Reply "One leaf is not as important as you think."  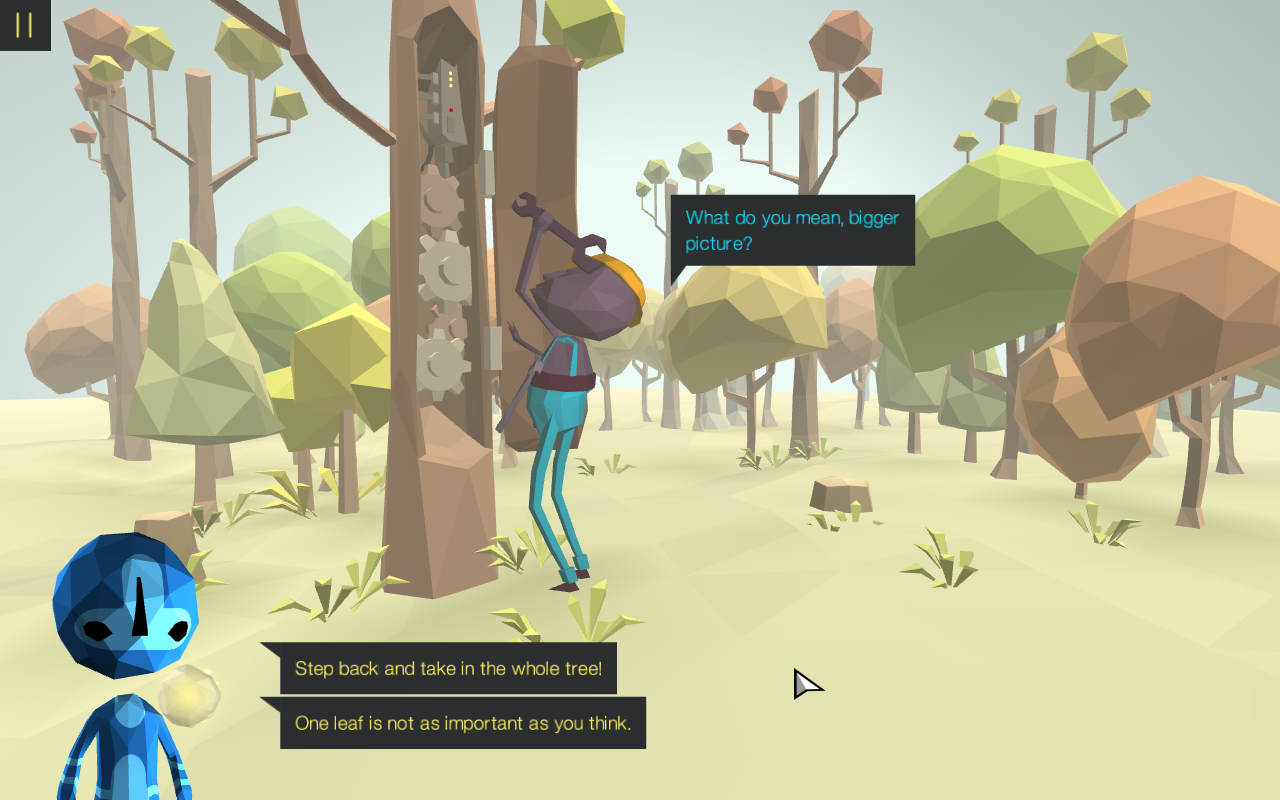click(x=462, y=723)
